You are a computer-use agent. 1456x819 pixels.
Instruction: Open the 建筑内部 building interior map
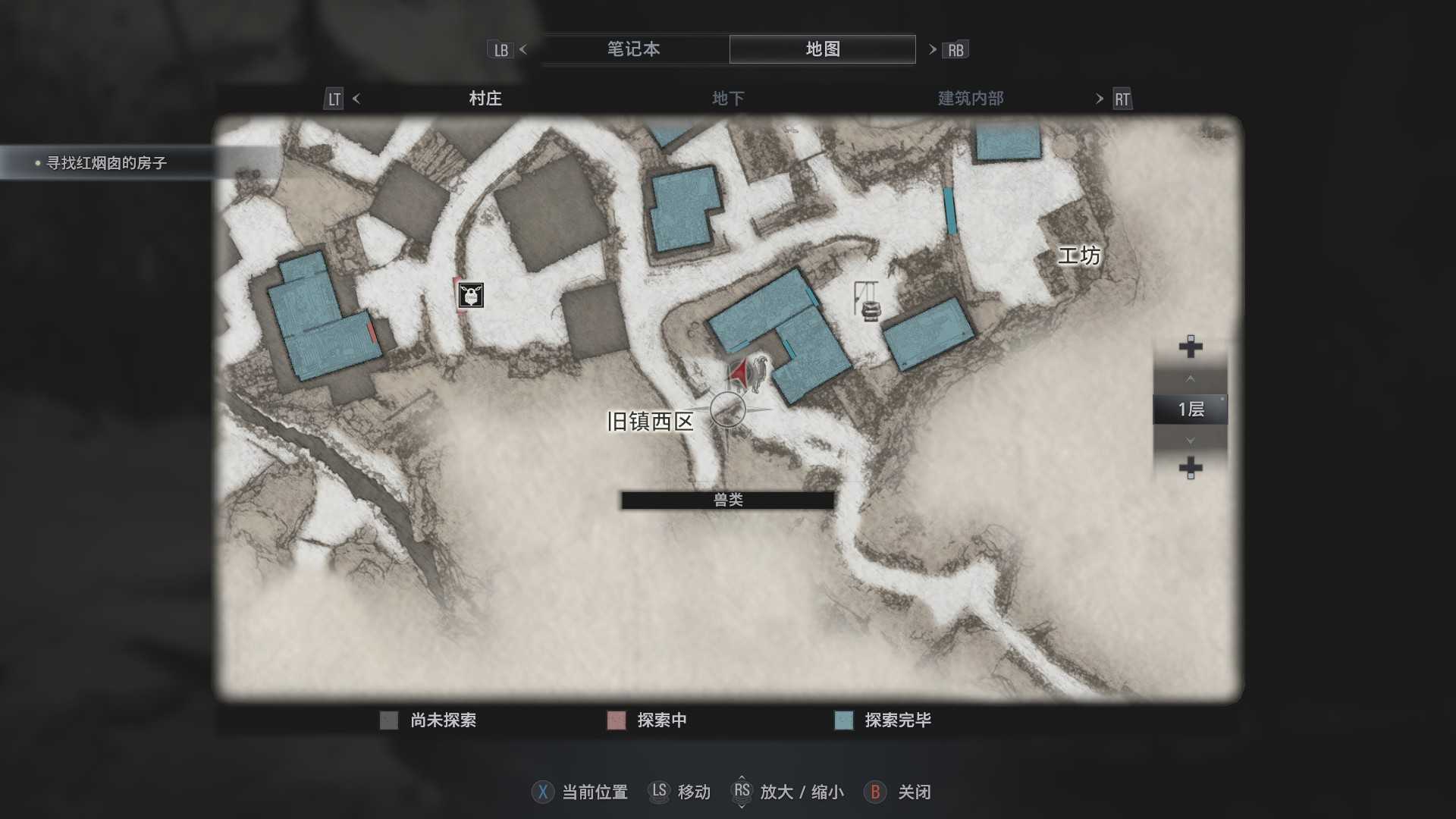coord(971,99)
